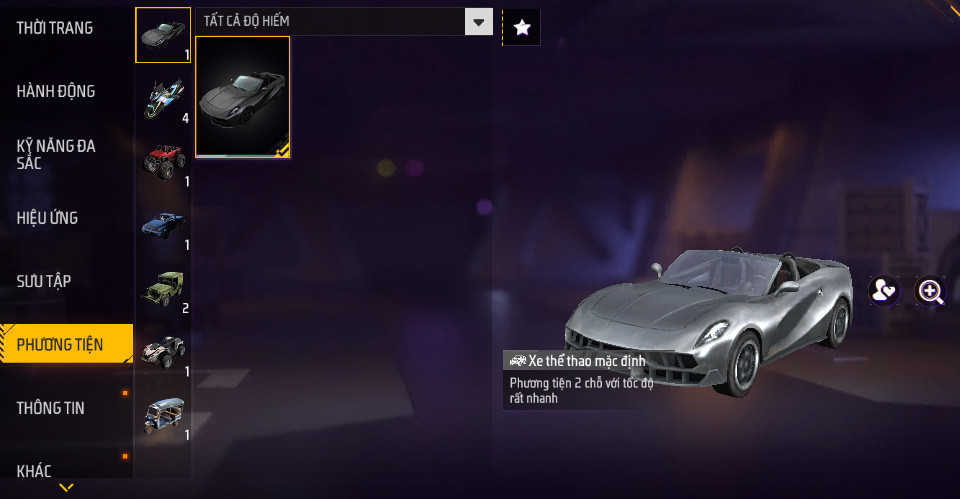Screen dimensions: 960x499
Task: Choose the green military jeep category
Action: (x=163, y=288)
